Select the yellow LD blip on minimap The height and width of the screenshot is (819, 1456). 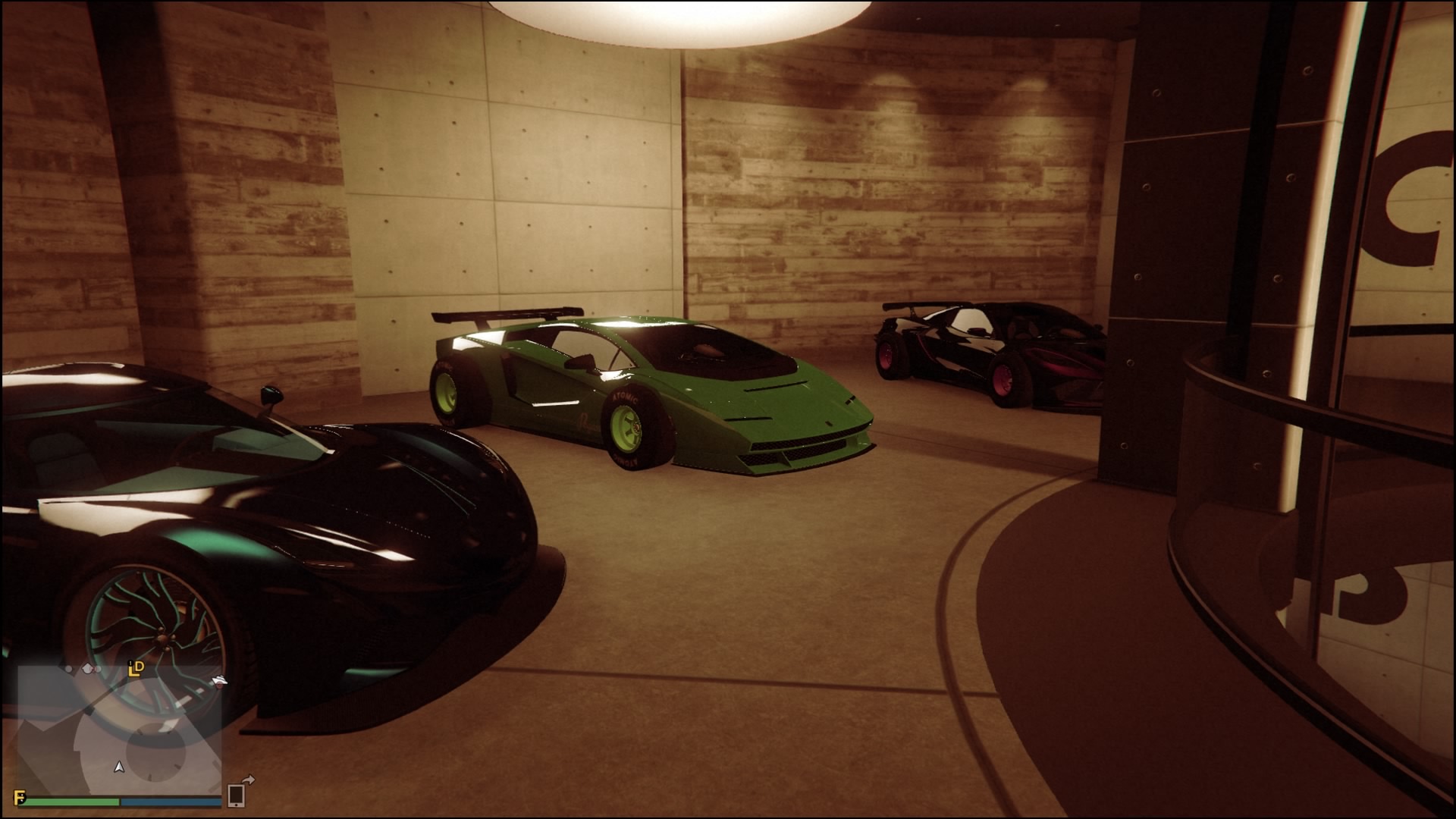[x=136, y=668]
